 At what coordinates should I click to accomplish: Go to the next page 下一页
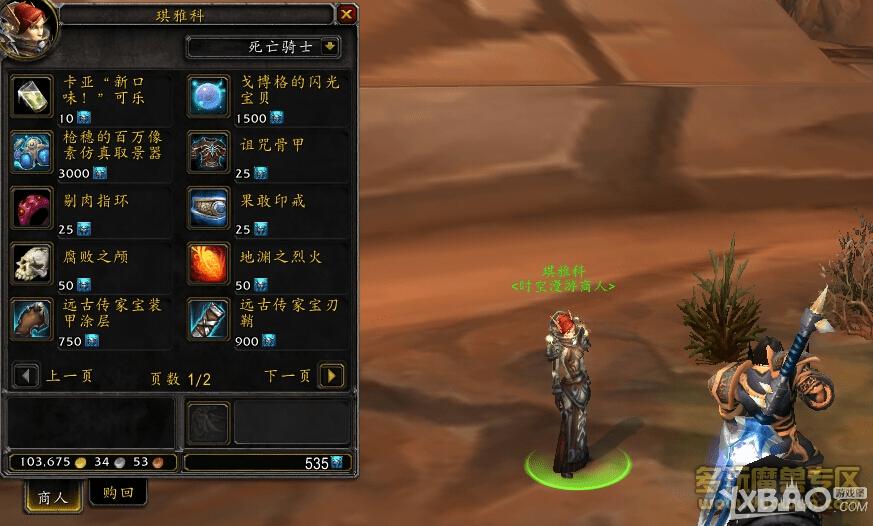tap(331, 376)
